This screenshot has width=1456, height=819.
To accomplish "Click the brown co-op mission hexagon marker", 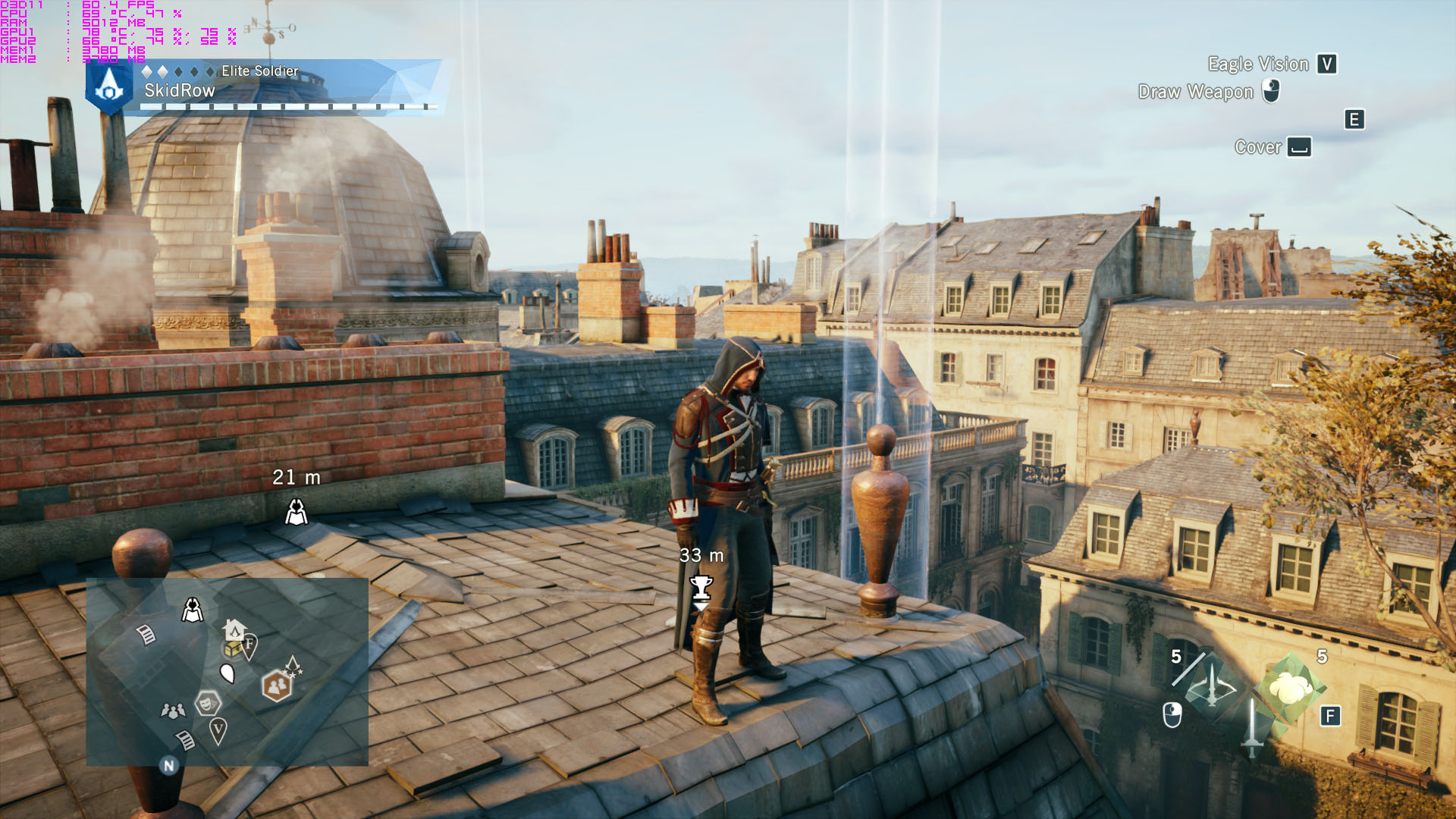I will pos(276,686).
